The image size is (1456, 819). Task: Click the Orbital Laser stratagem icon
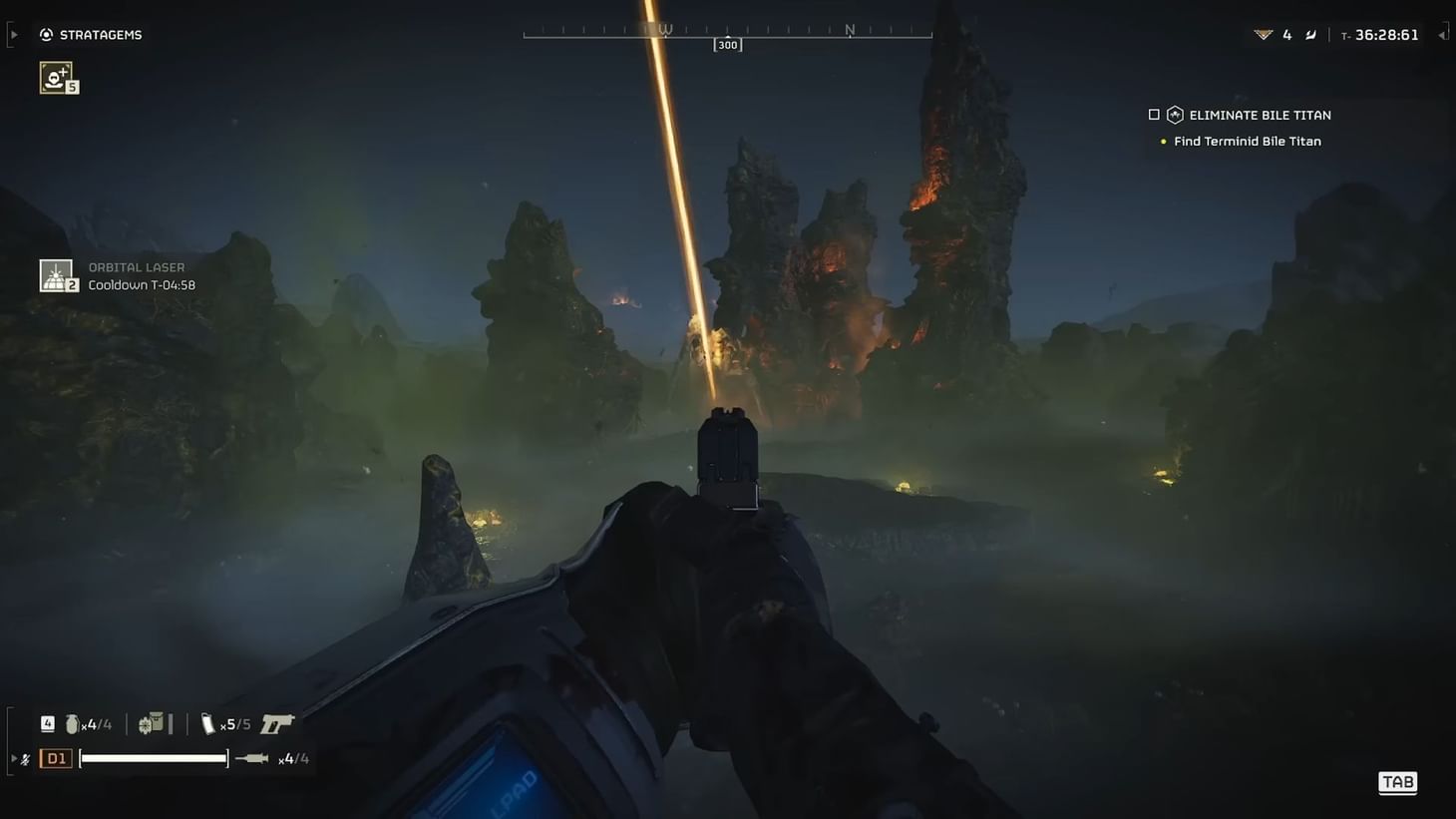(x=57, y=274)
